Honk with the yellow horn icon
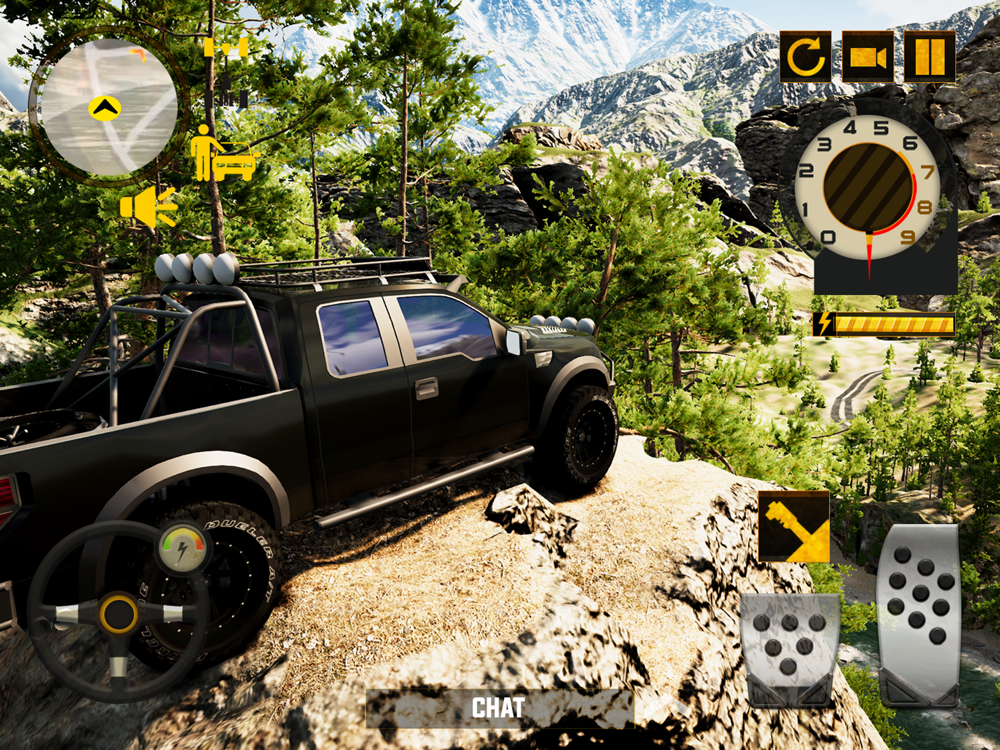Image resolution: width=1000 pixels, height=750 pixels. click(x=148, y=207)
